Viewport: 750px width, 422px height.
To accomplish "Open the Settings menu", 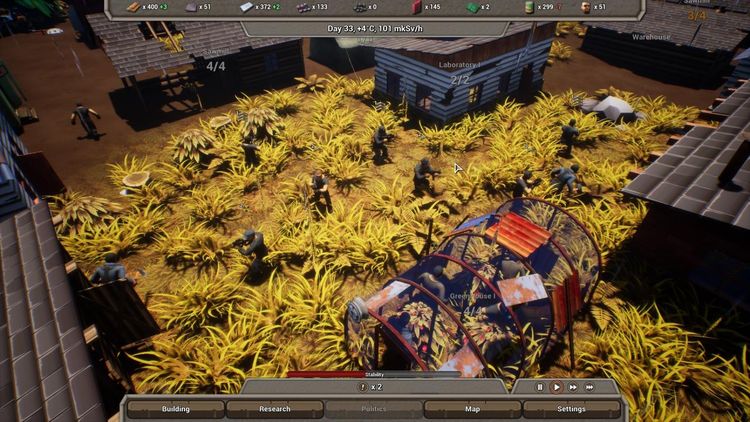I will (571, 409).
